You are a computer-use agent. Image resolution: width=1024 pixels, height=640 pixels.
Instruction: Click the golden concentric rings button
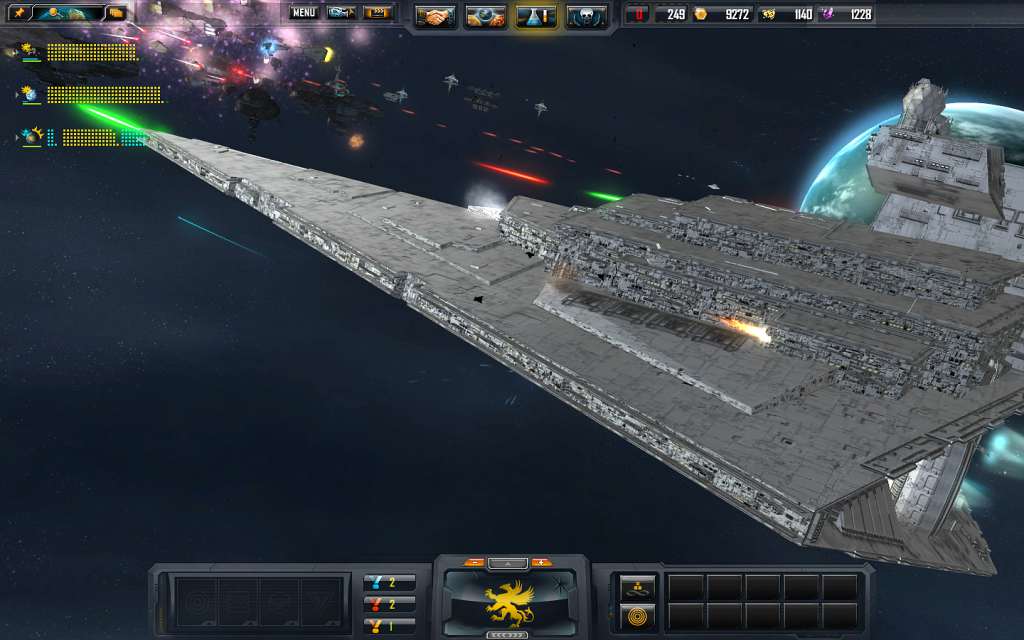coord(637,615)
